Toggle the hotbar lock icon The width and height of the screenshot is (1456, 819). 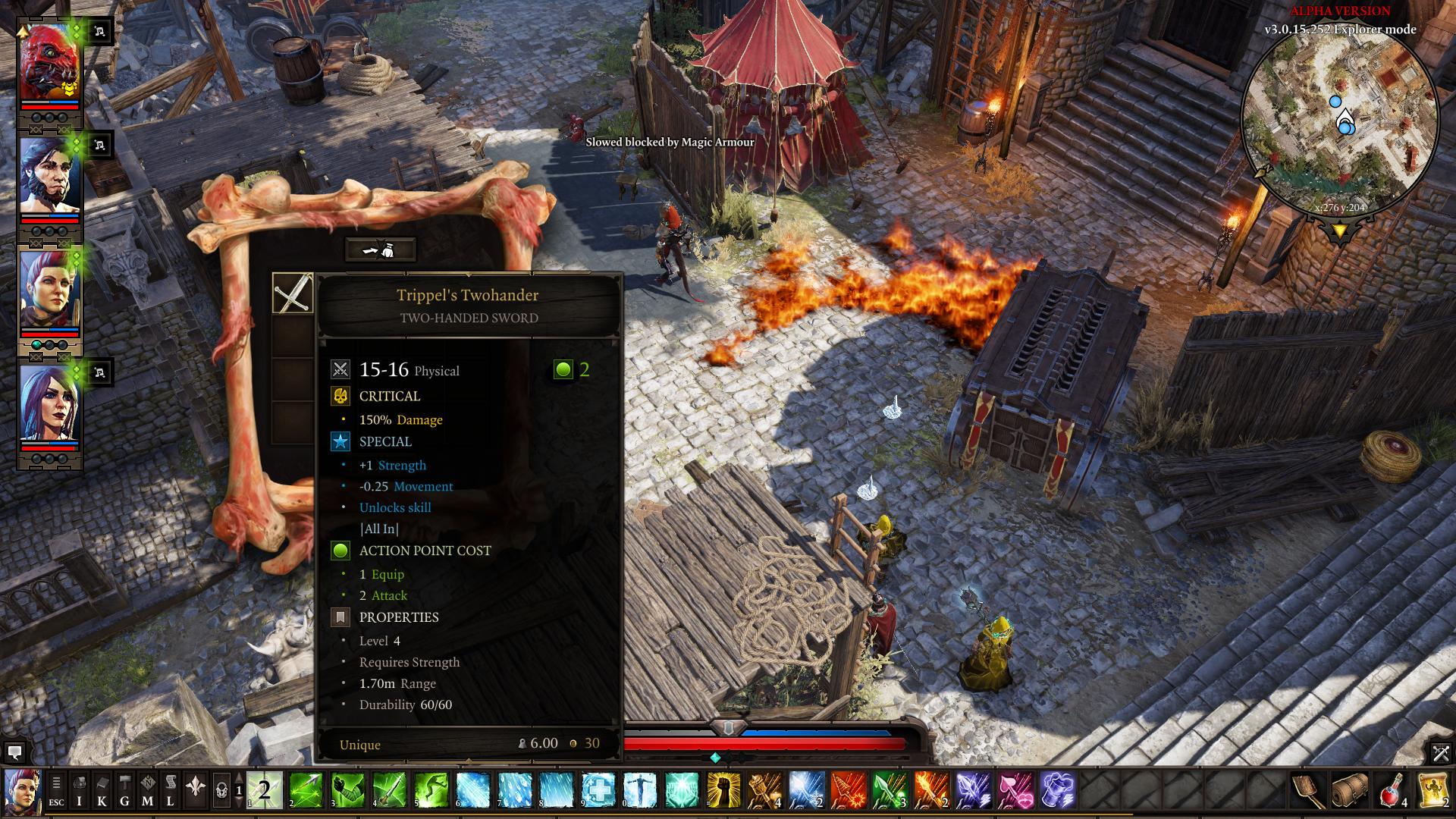(221, 790)
